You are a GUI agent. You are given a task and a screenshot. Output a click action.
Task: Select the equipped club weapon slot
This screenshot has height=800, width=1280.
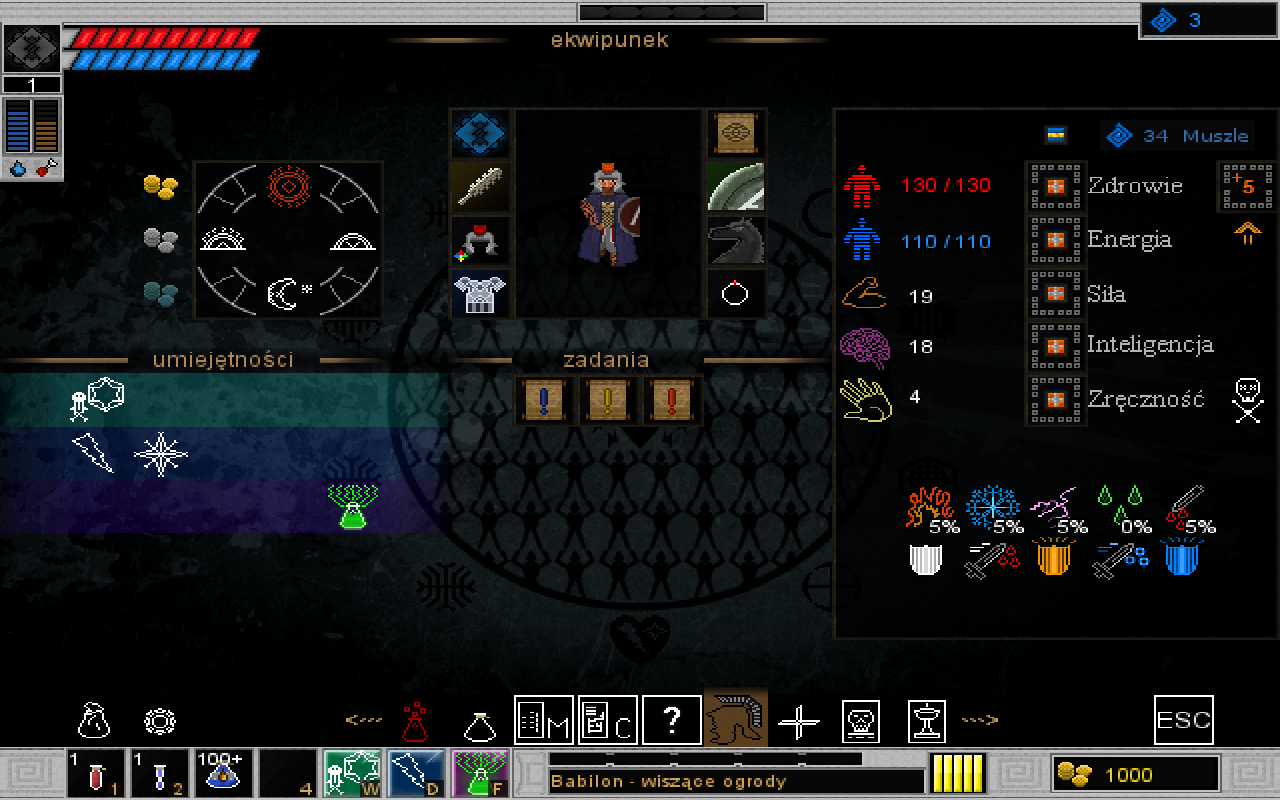click(480, 187)
